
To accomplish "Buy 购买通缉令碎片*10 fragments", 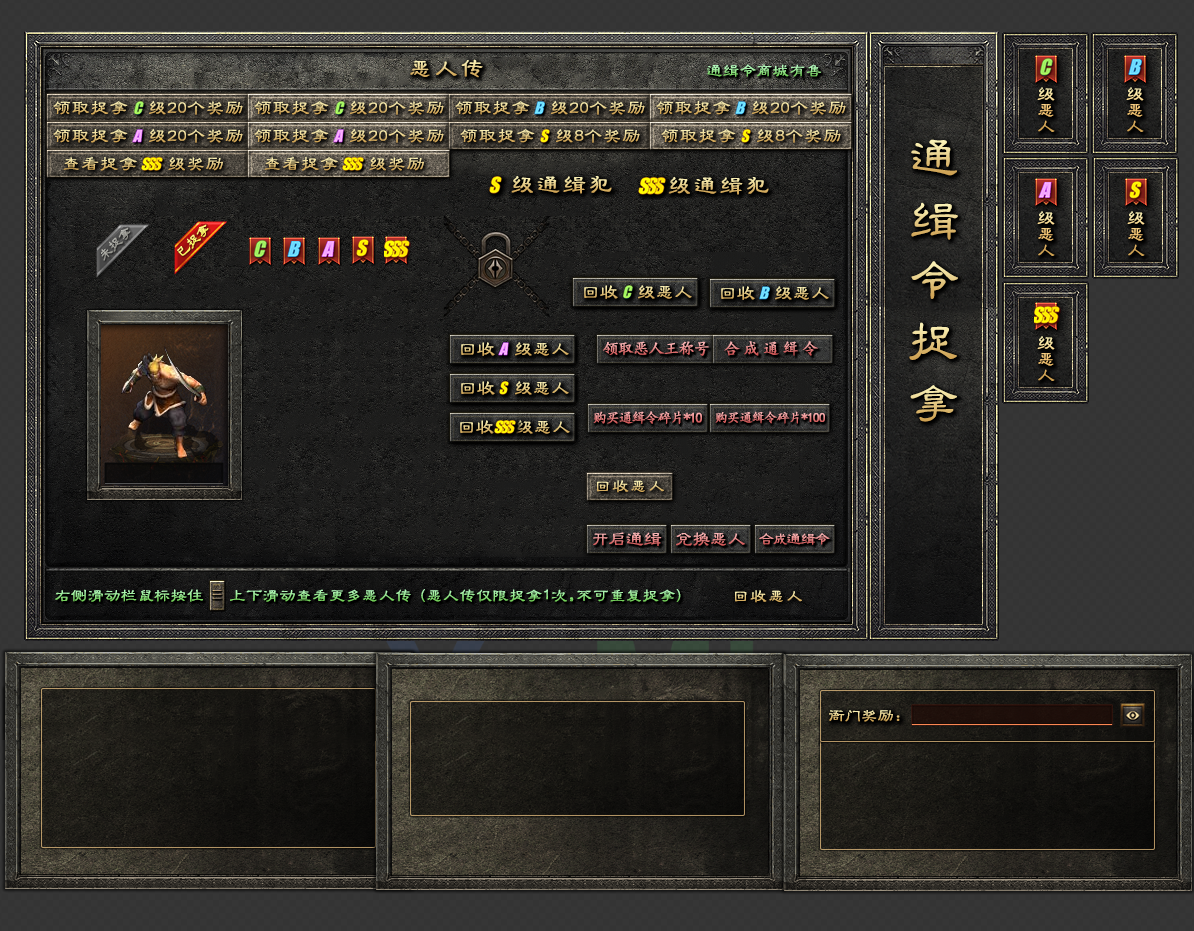I will pyautogui.click(x=648, y=418).
